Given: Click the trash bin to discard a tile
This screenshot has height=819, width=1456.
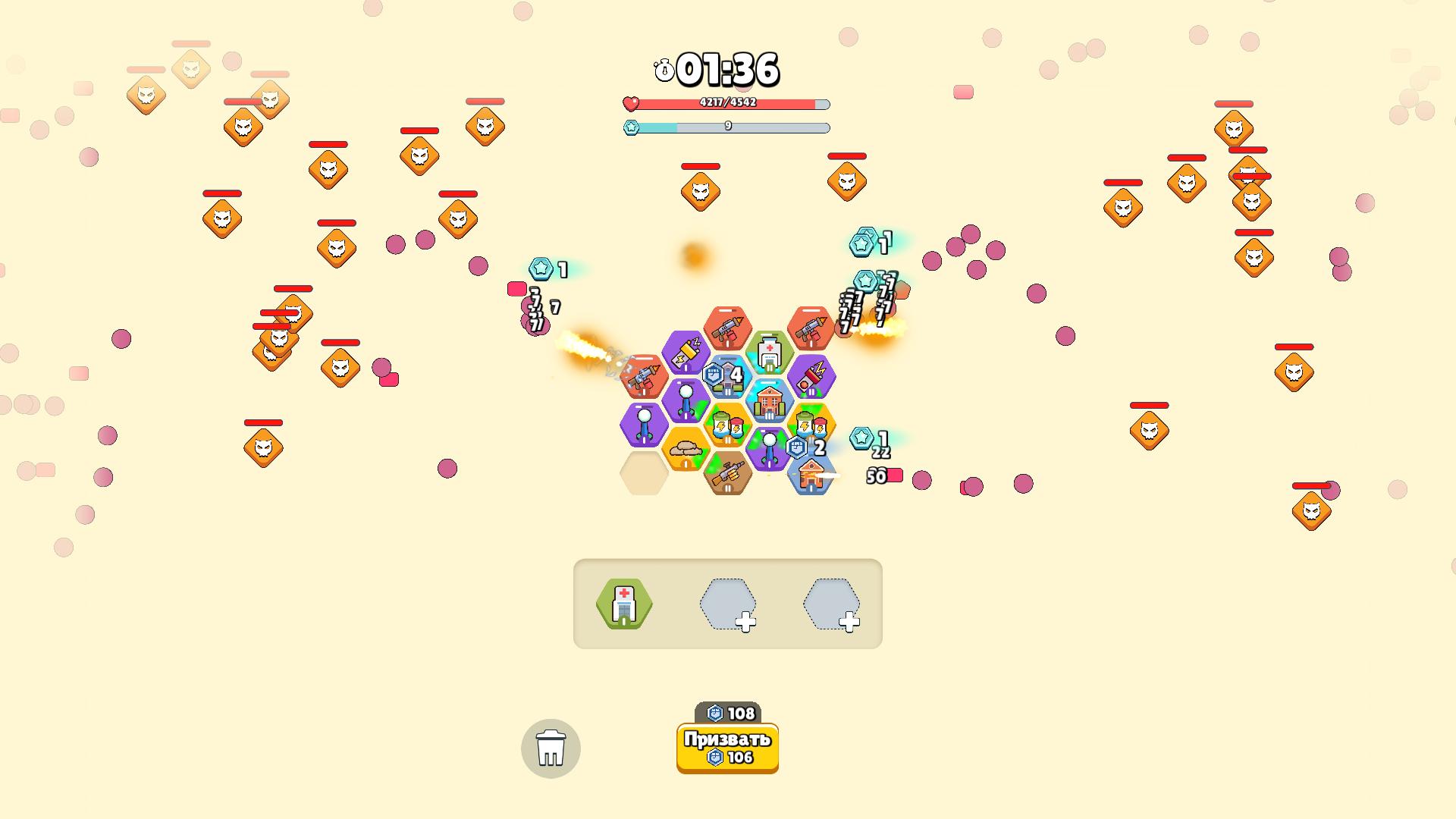Looking at the screenshot, I should coord(551,748).
